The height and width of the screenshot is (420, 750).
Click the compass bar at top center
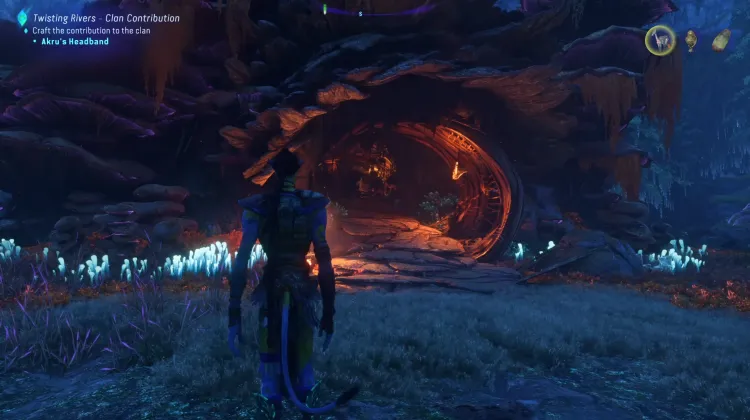pos(360,10)
